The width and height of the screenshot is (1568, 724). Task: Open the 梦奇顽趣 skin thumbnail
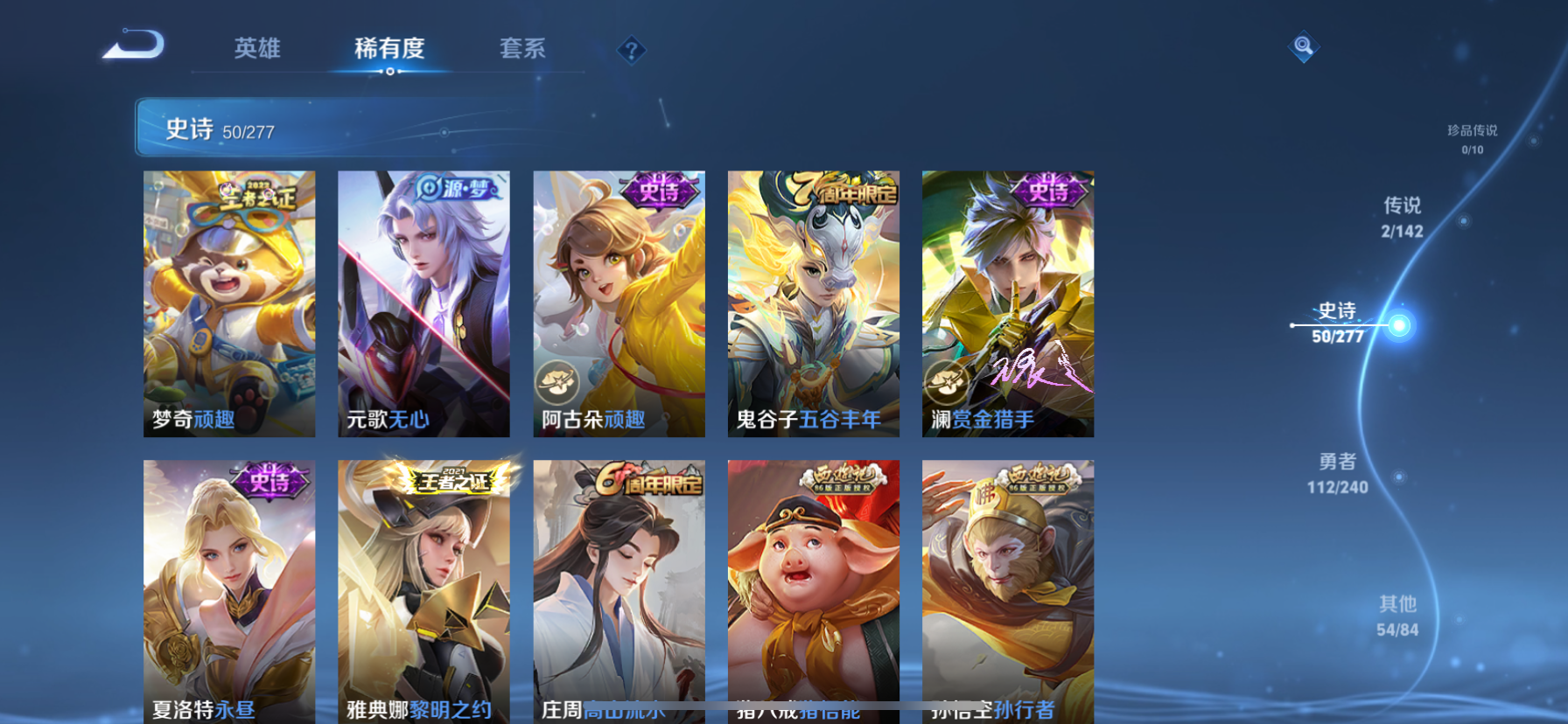(x=229, y=303)
